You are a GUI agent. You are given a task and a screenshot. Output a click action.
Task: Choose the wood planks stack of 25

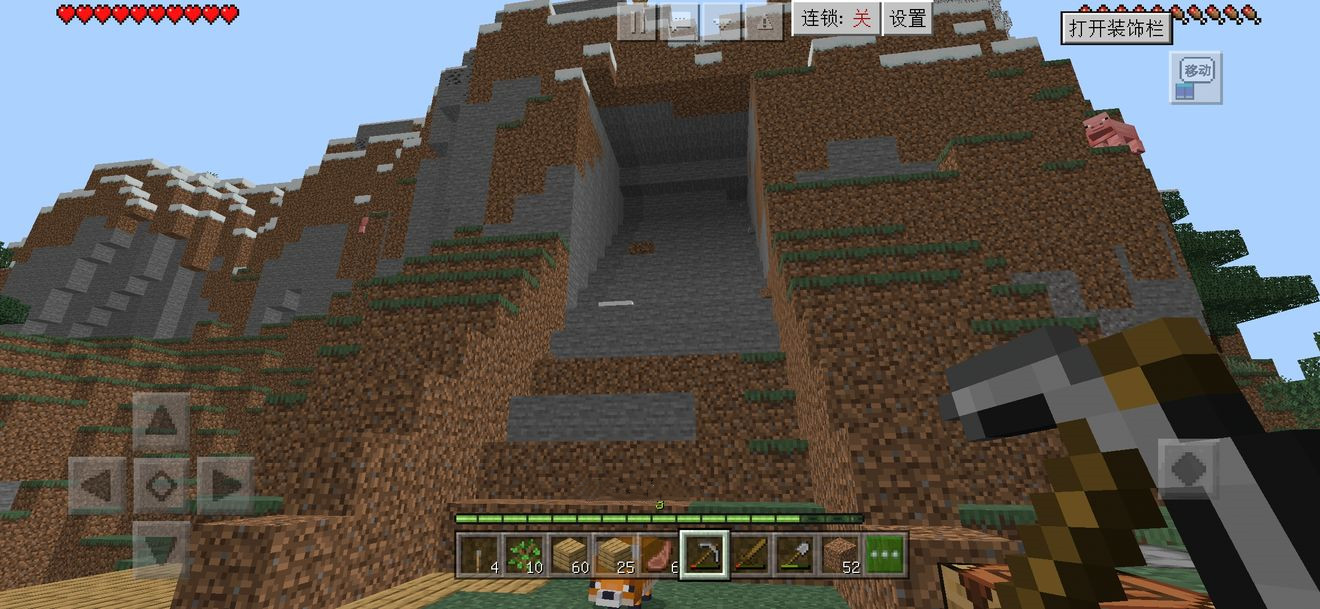tap(613, 554)
